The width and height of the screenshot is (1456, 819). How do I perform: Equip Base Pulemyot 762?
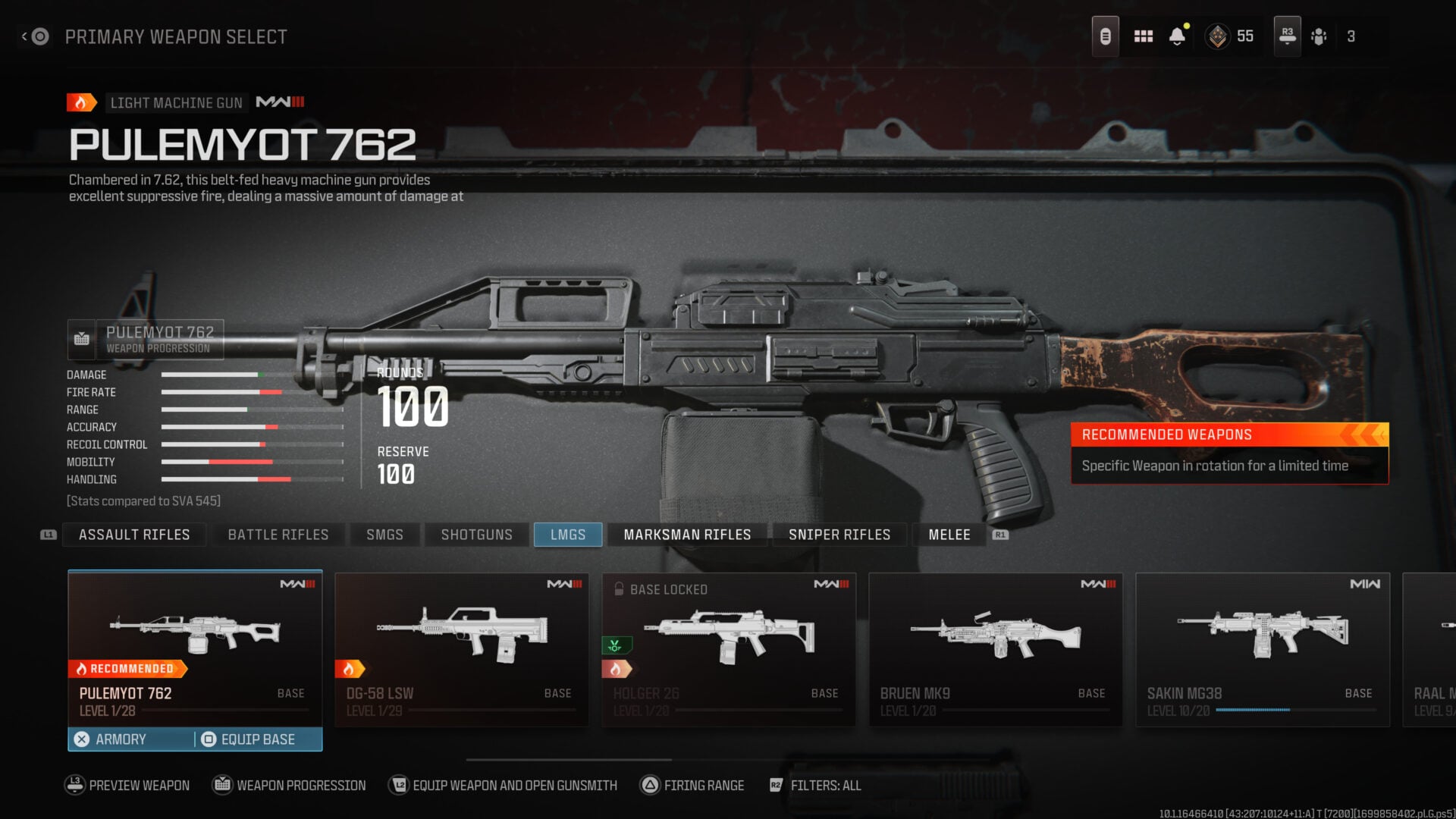(x=258, y=739)
